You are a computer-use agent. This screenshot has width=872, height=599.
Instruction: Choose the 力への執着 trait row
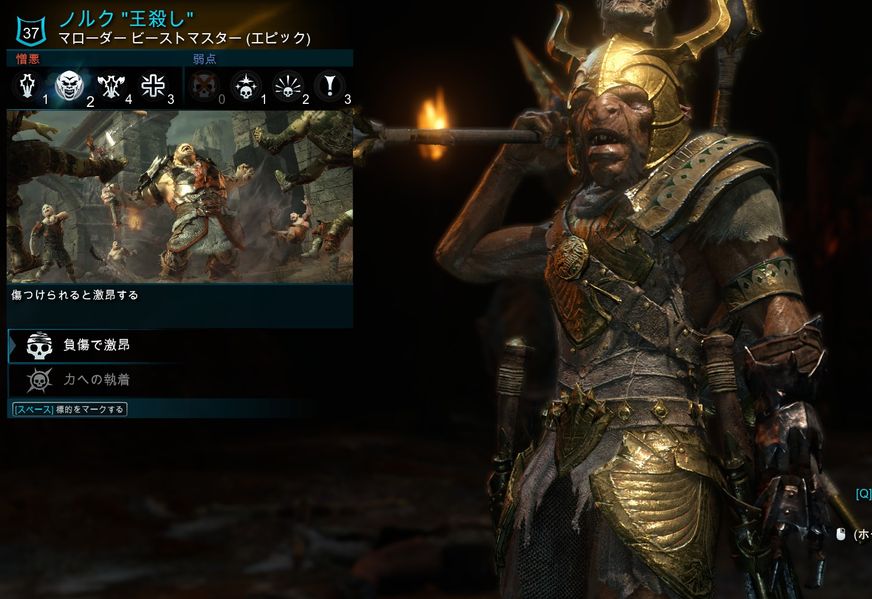pos(95,380)
